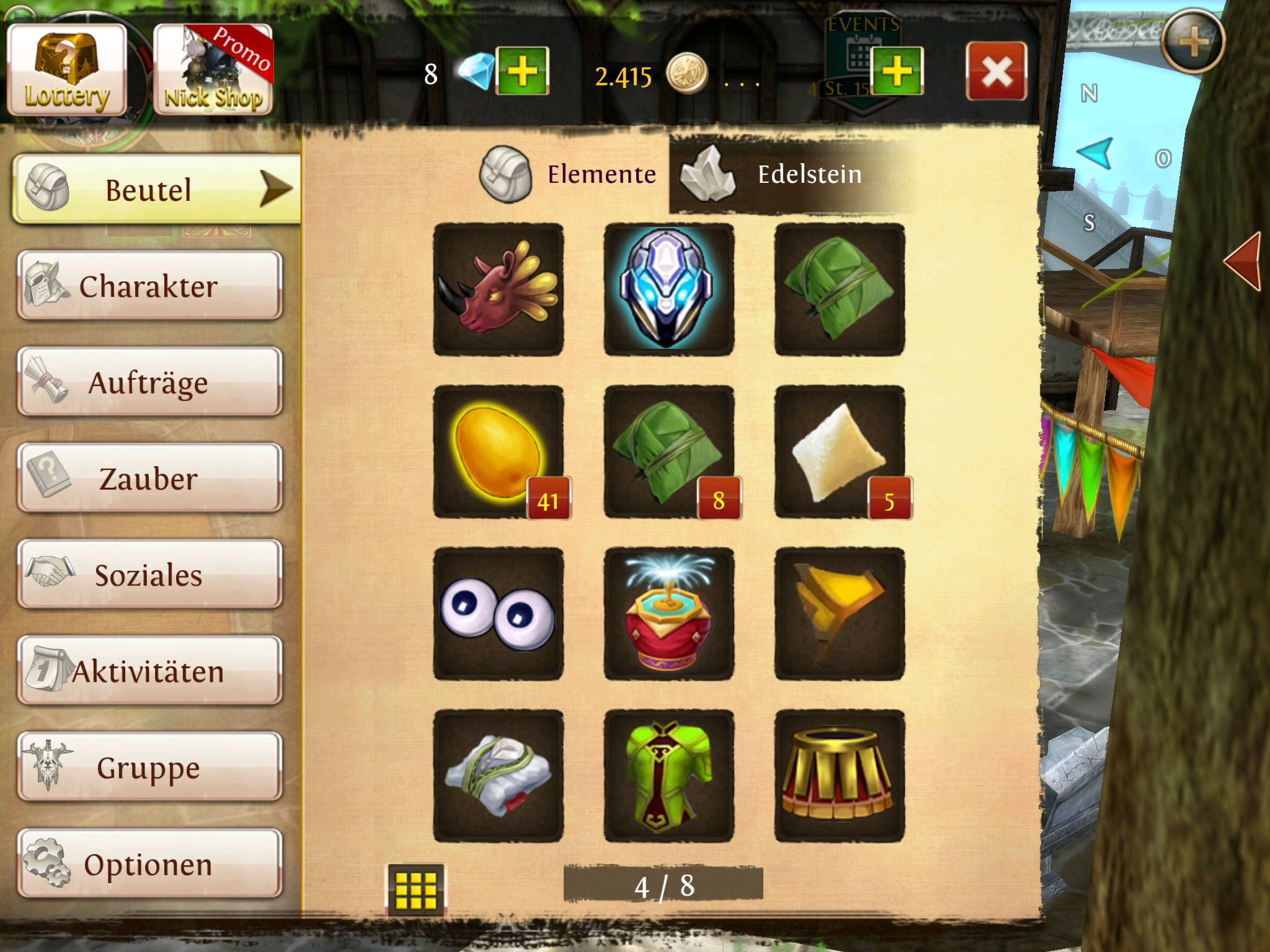Open the Gruppe menu
This screenshot has height=952, width=1270.
149,767
